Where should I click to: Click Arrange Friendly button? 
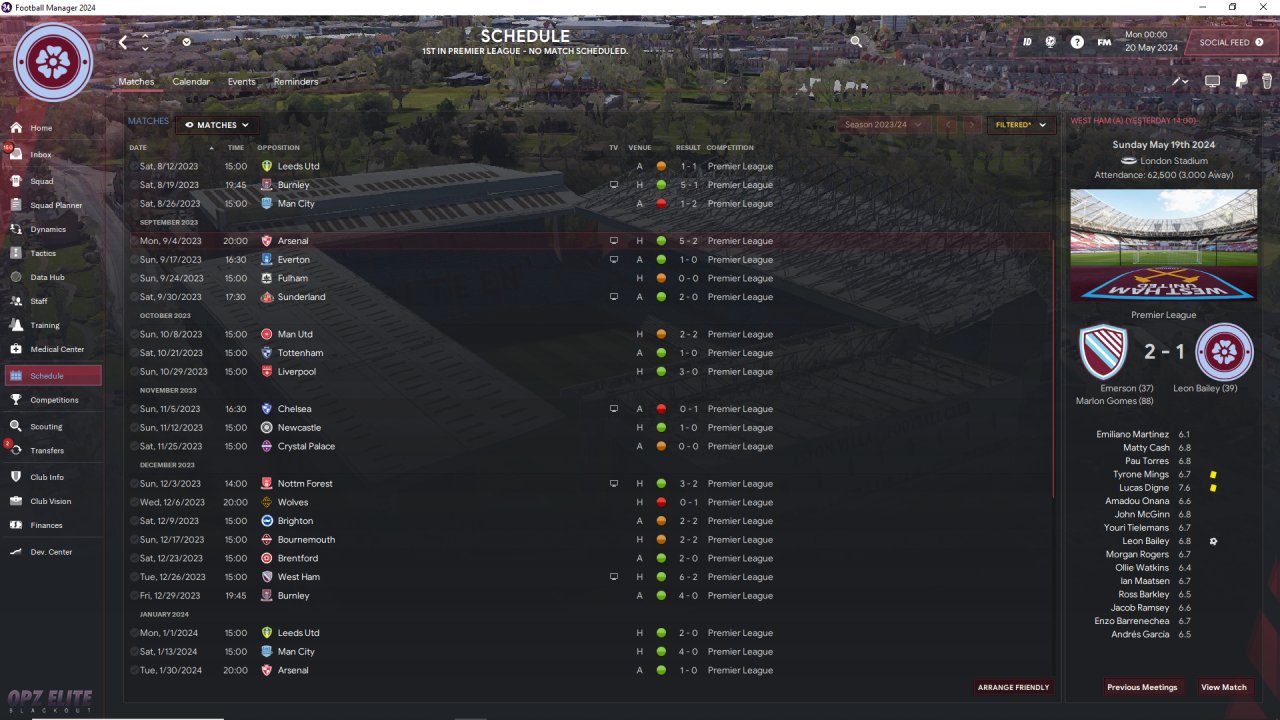coord(1014,687)
